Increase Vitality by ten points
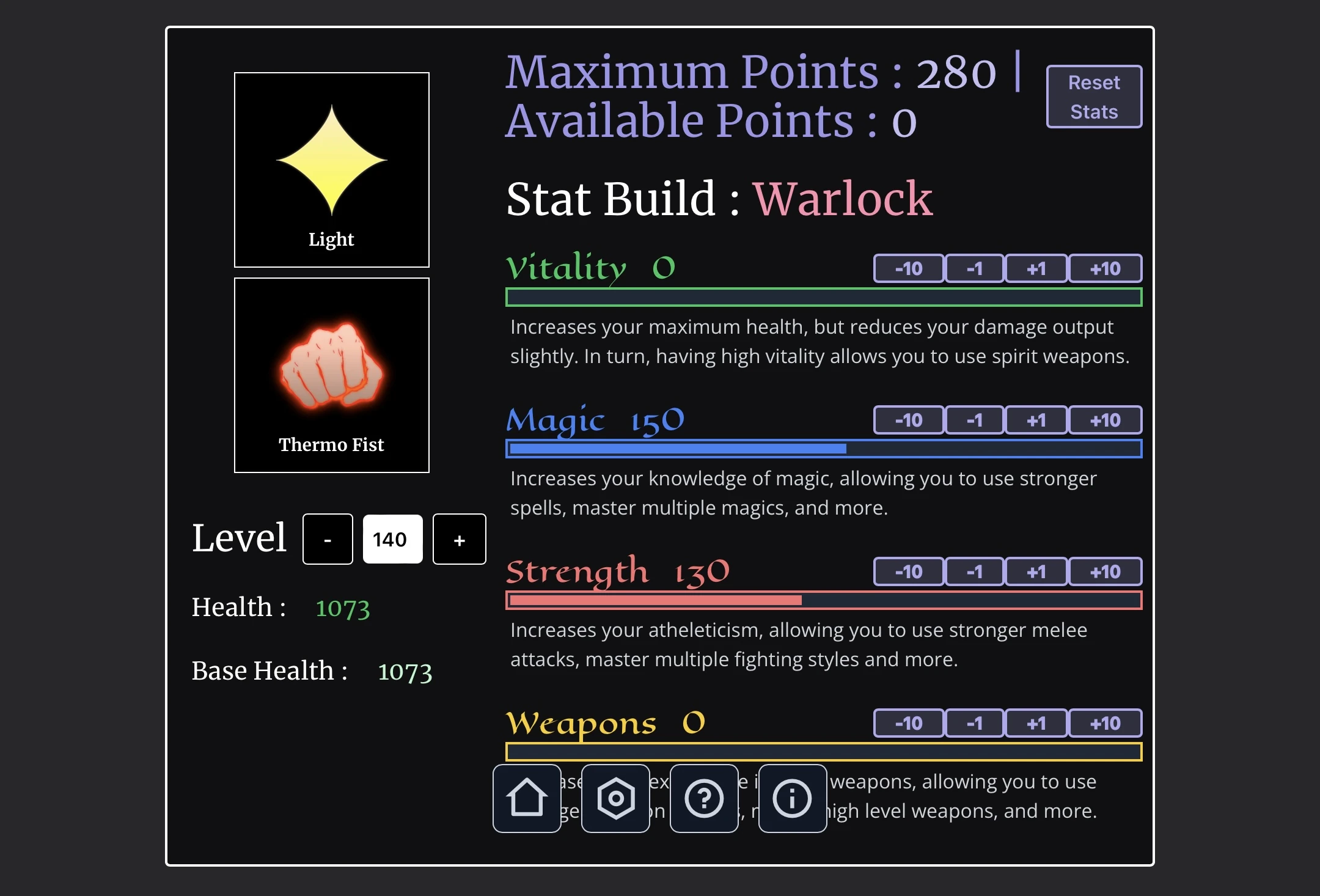The width and height of the screenshot is (1320, 896). click(1105, 268)
